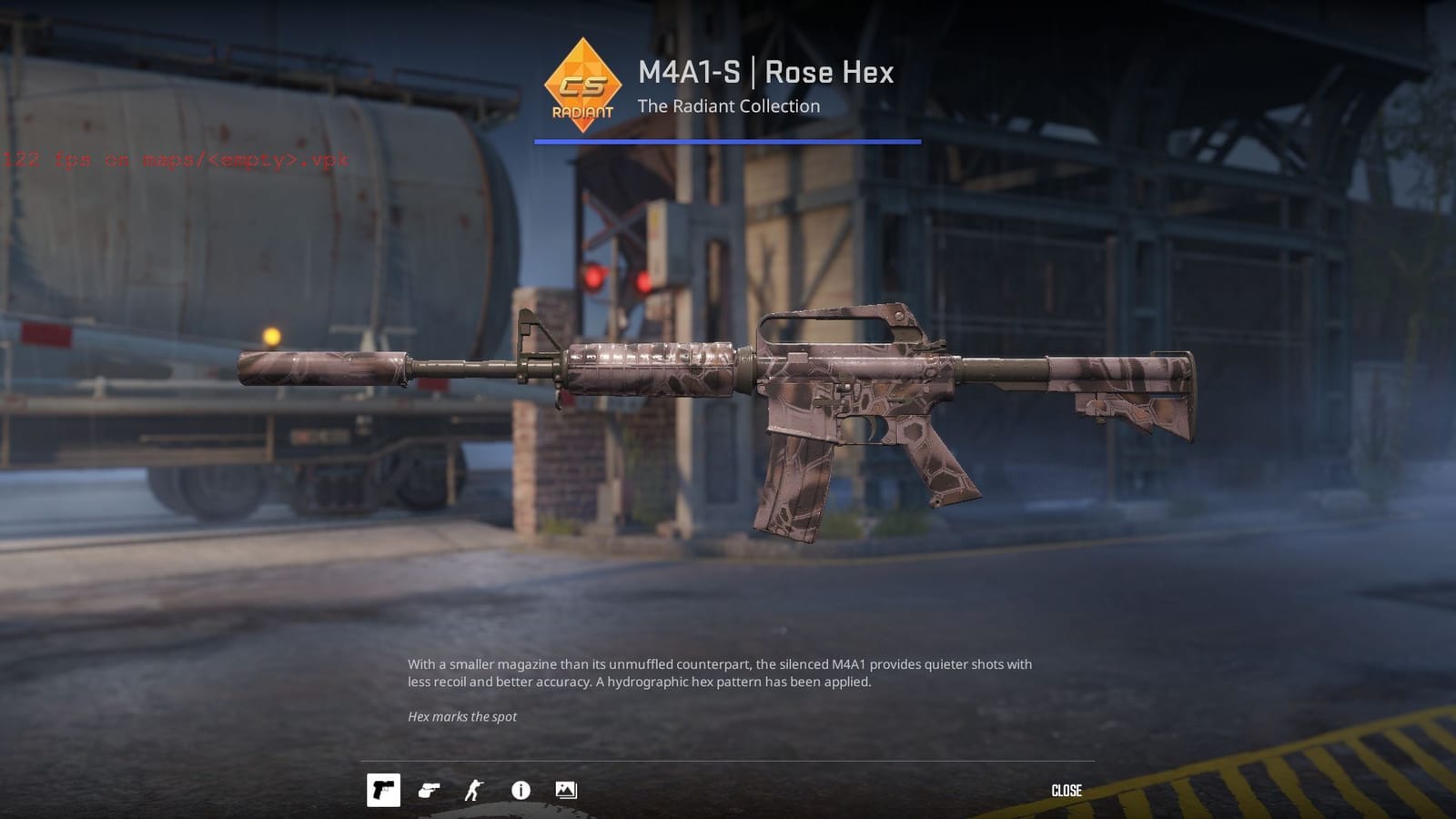Select the agent character view icon
1456x819 pixels.
click(x=474, y=790)
